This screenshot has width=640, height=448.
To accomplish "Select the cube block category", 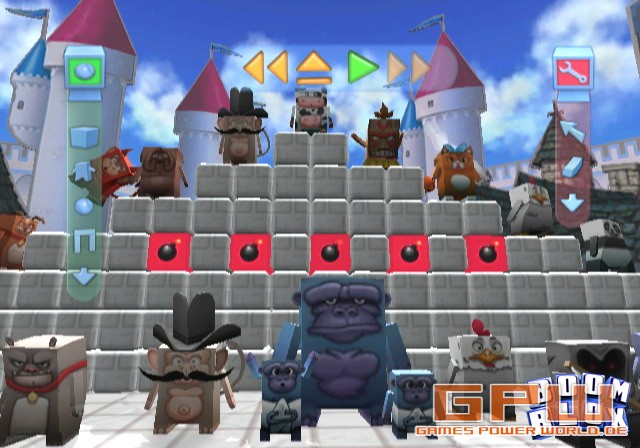I will coord(84,136).
